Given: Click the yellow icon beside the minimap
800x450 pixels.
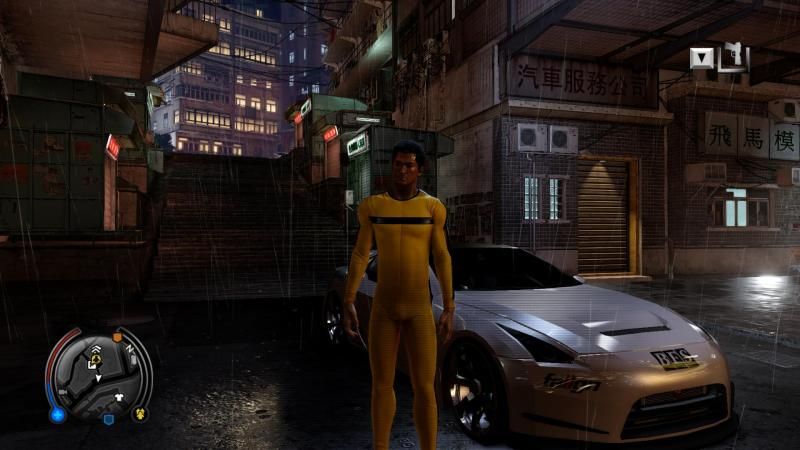Looking at the screenshot, I should (139, 412).
